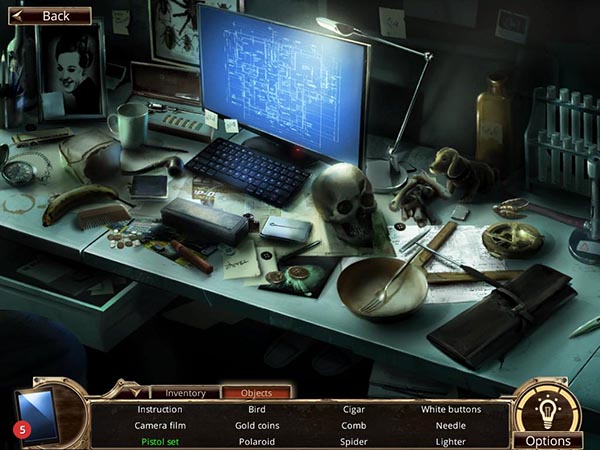Pick the green Pistol set entry
This screenshot has height=450, width=600.
[159, 440]
